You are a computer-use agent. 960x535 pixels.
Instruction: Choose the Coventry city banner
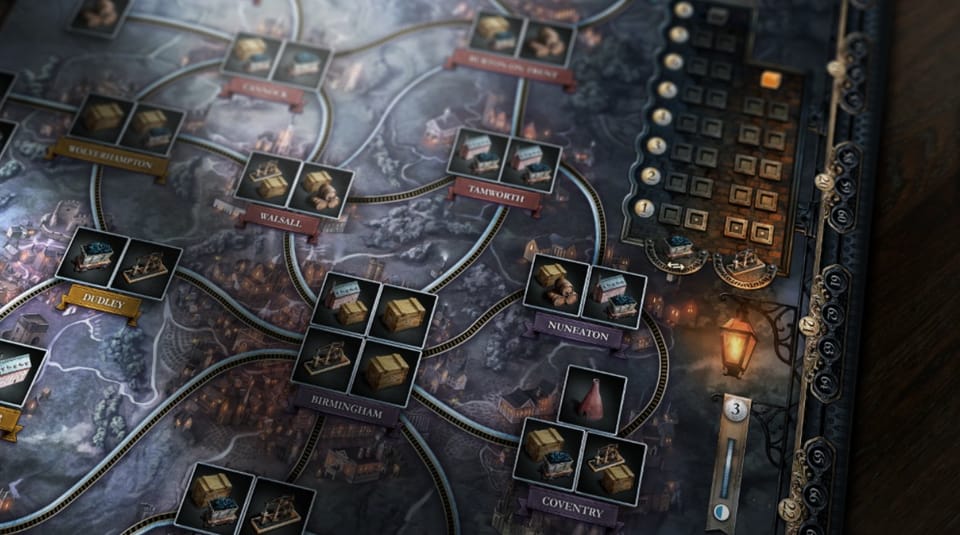click(x=571, y=507)
